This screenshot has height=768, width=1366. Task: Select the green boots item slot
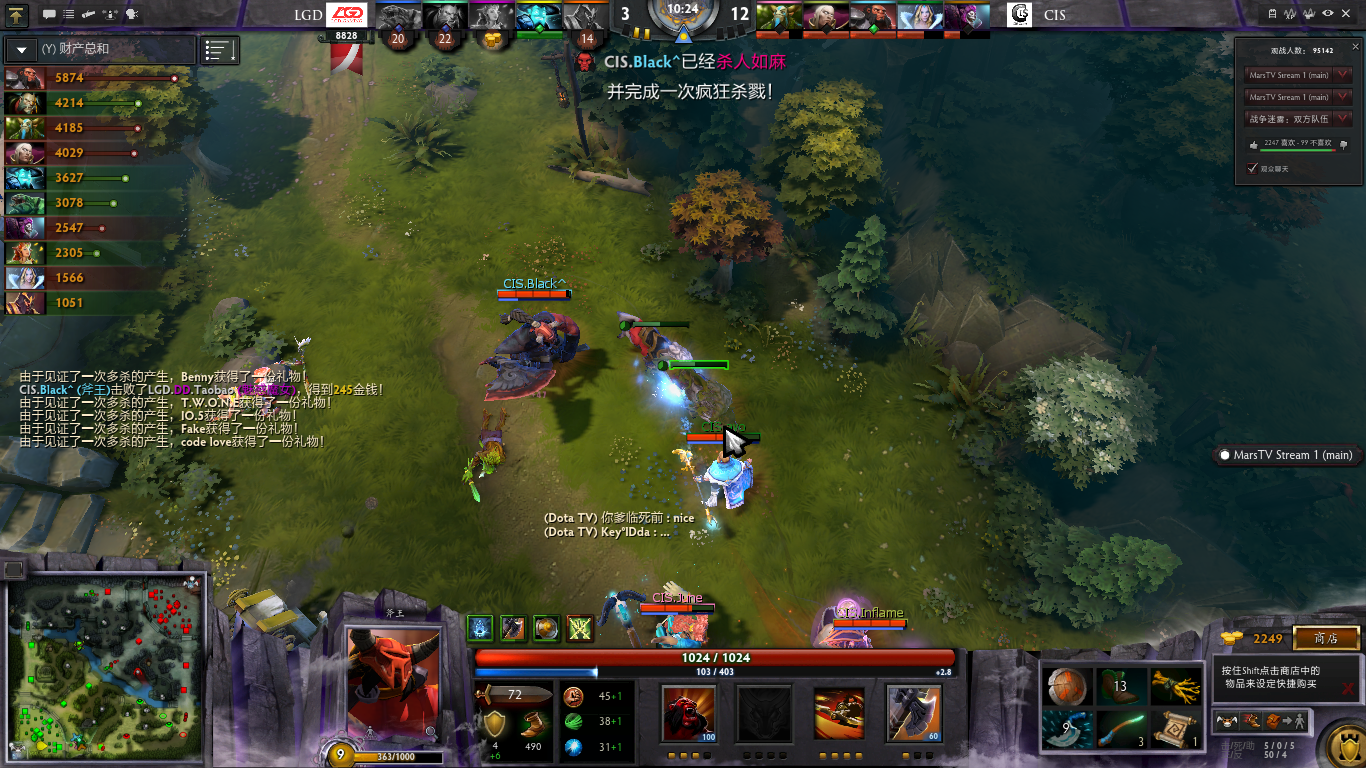click(x=1120, y=687)
